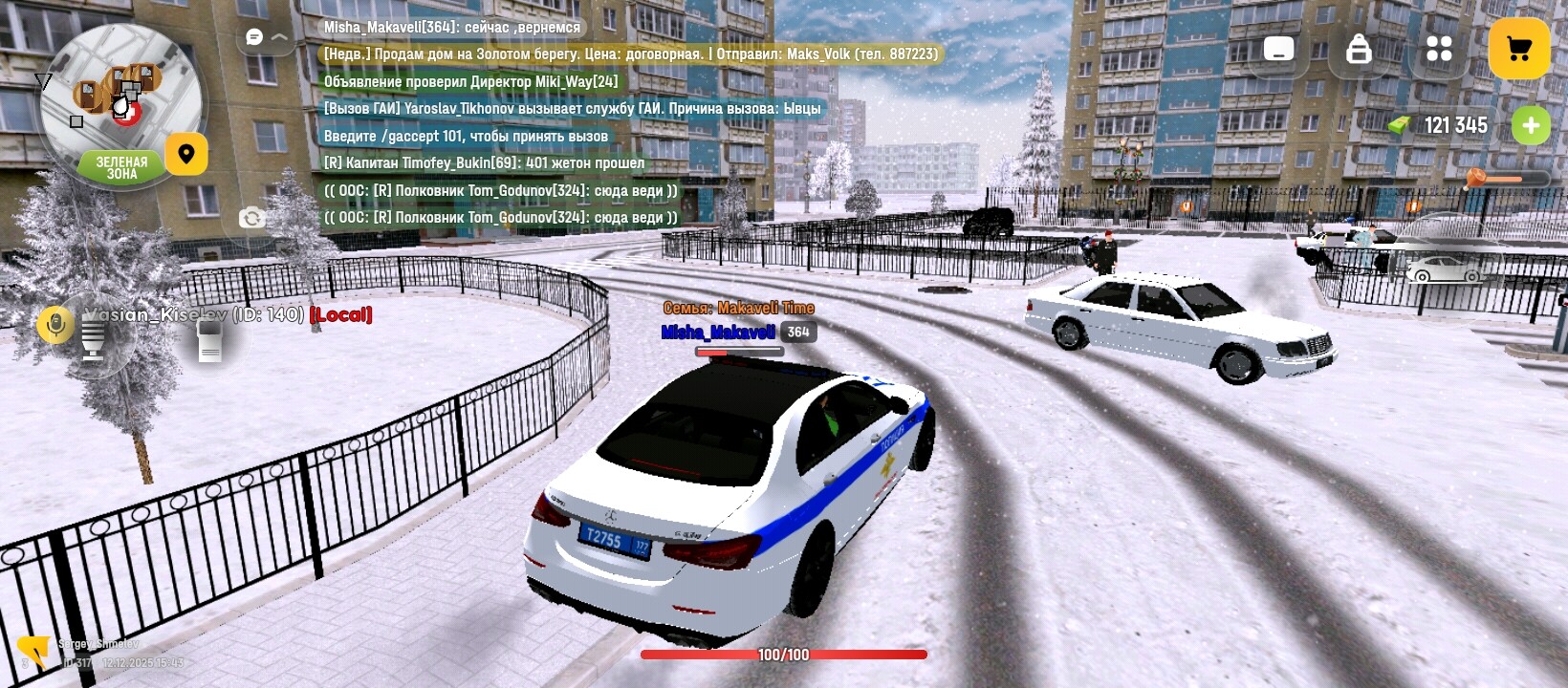Toggle the microphone voice chat button
Image resolution: width=1568 pixels, height=688 pixels.
[55, 326]
